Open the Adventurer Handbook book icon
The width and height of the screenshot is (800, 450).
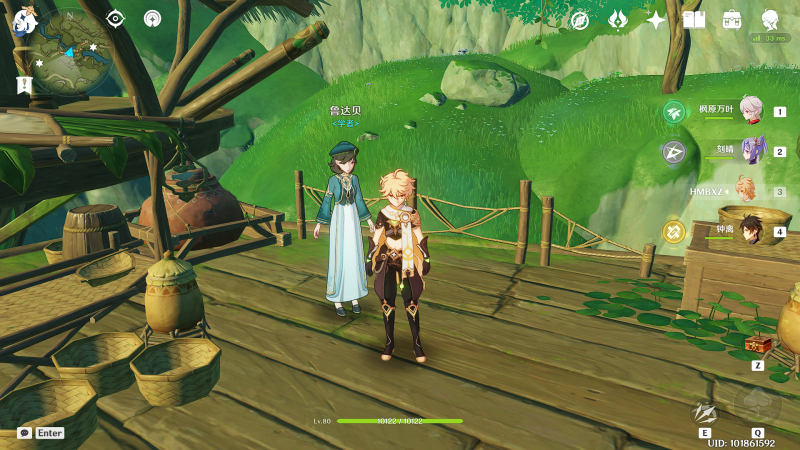tap(694, 20)
